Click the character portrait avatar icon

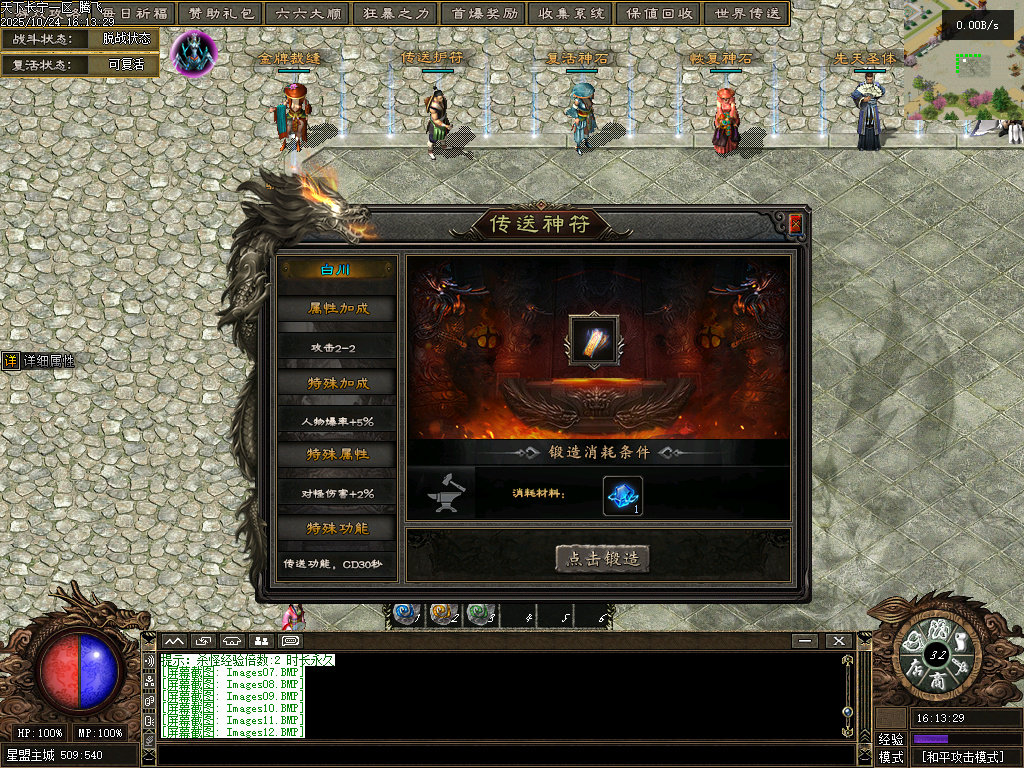(x=193, y=52)
